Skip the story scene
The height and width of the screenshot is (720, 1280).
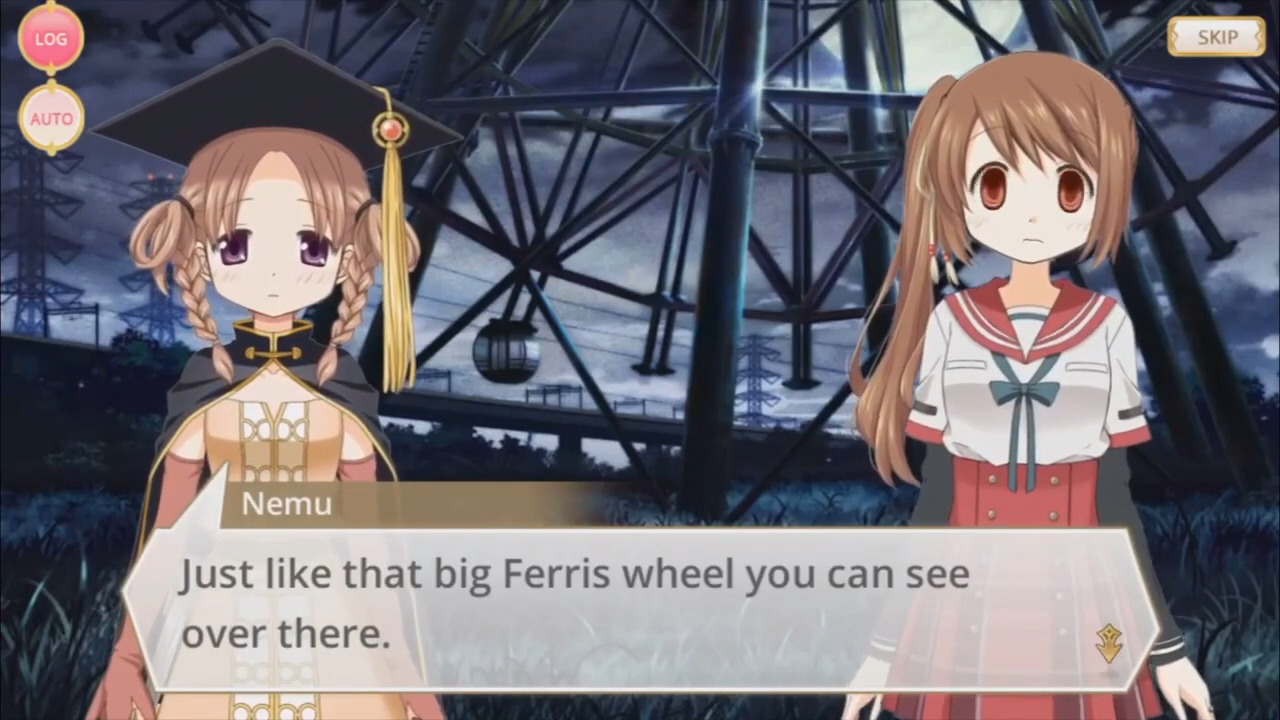click(1216, 38)
